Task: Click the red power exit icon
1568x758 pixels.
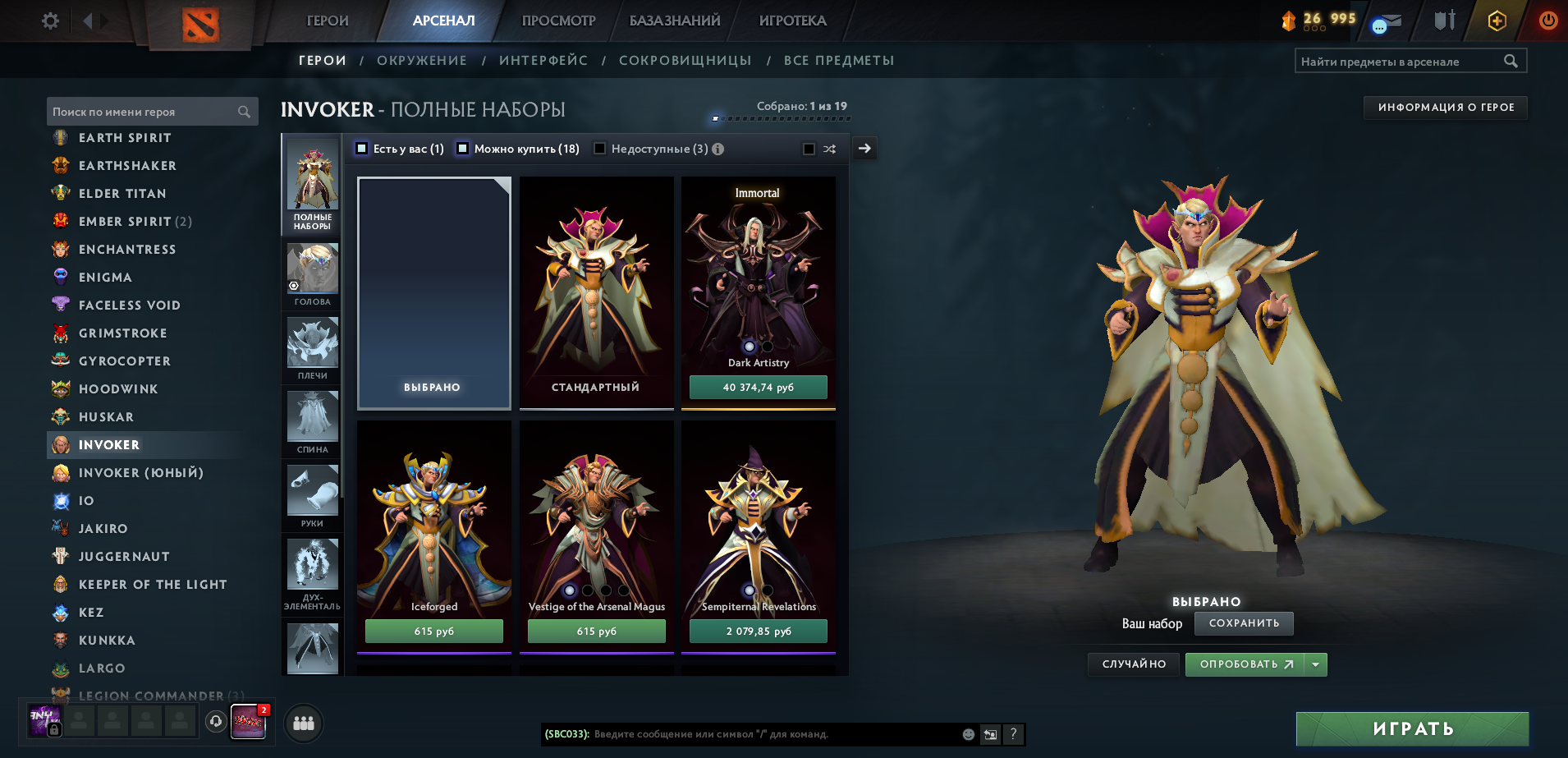Action: [x=1549, y=21]
